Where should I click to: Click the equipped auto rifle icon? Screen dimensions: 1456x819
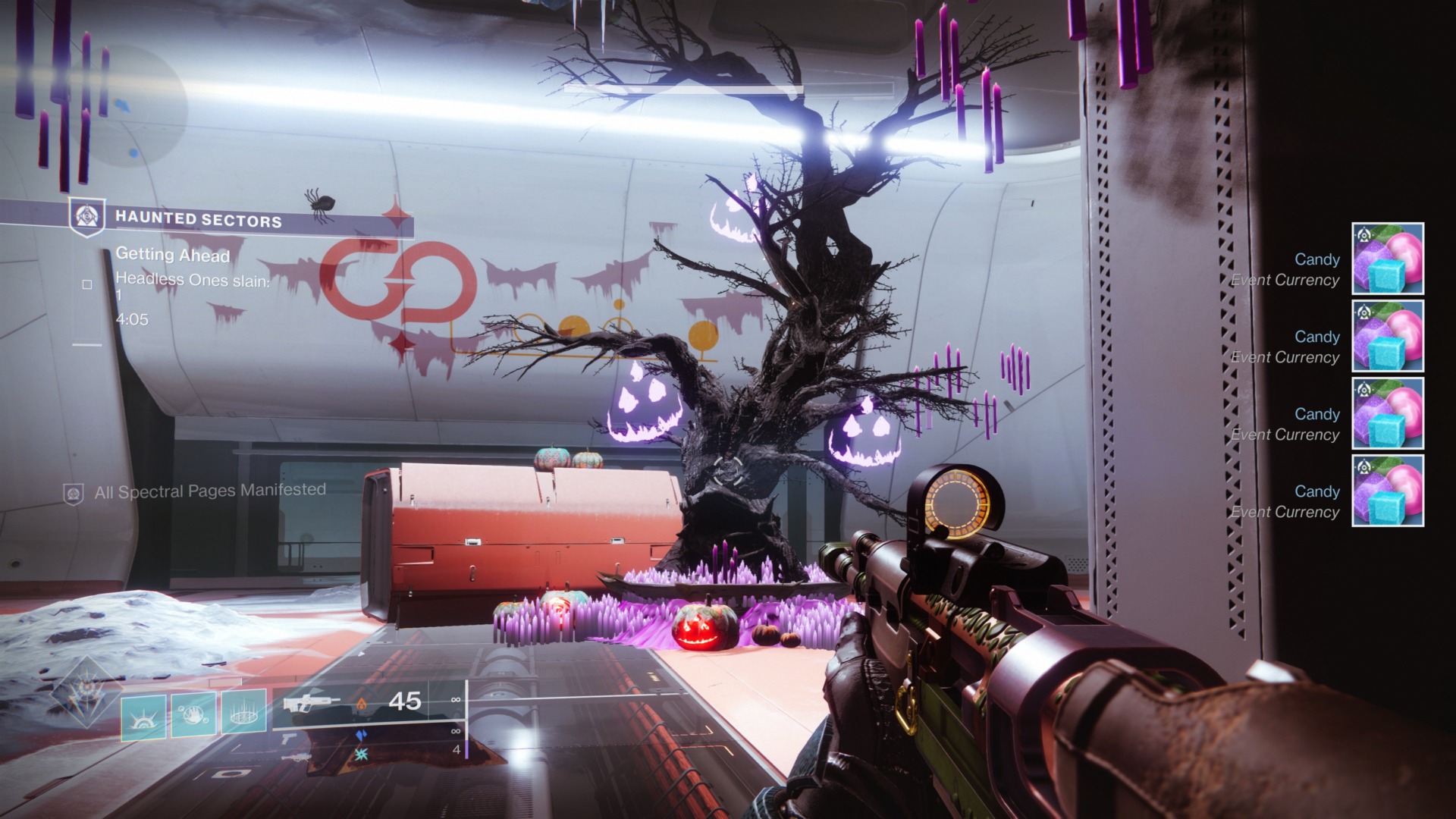[x=309, y=703]
